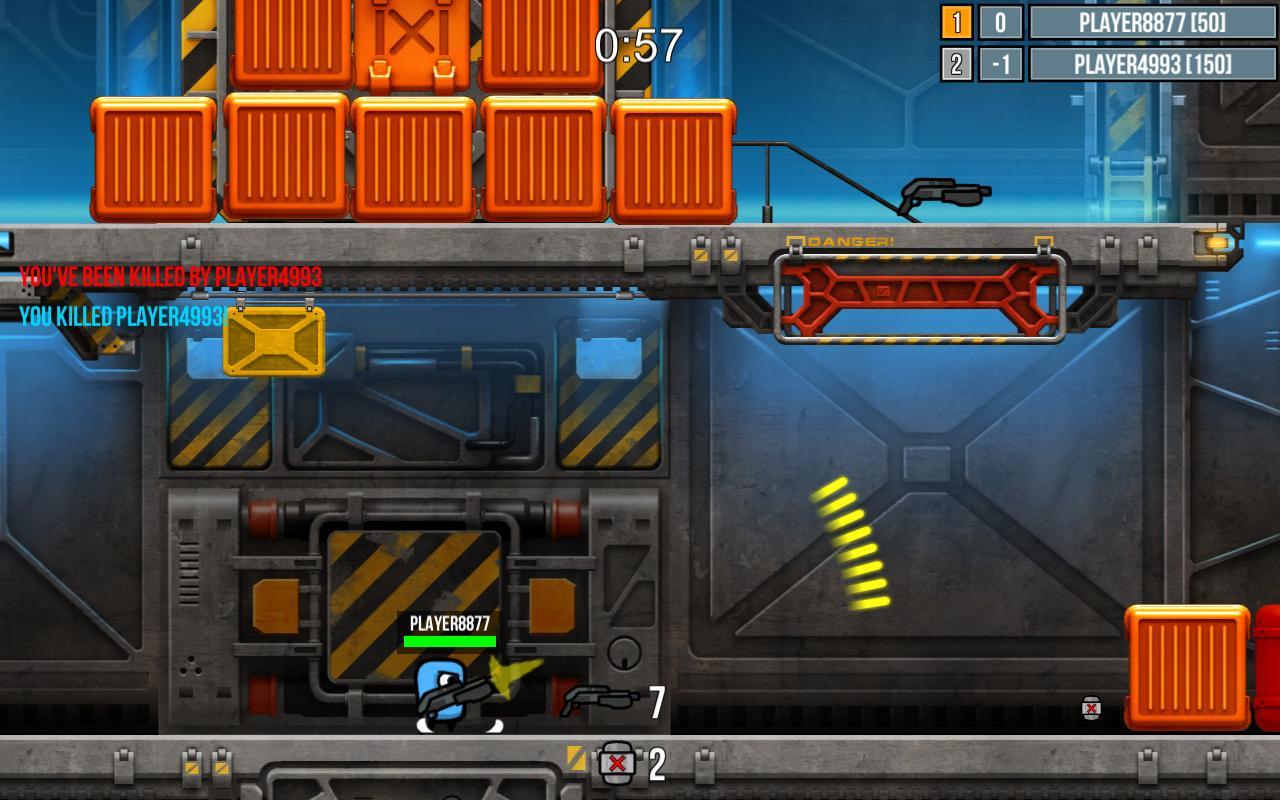Click the red barricade frame under DANGER
Image resolution: width=1280 pixels, height=800 pixels.
point(915,295)
